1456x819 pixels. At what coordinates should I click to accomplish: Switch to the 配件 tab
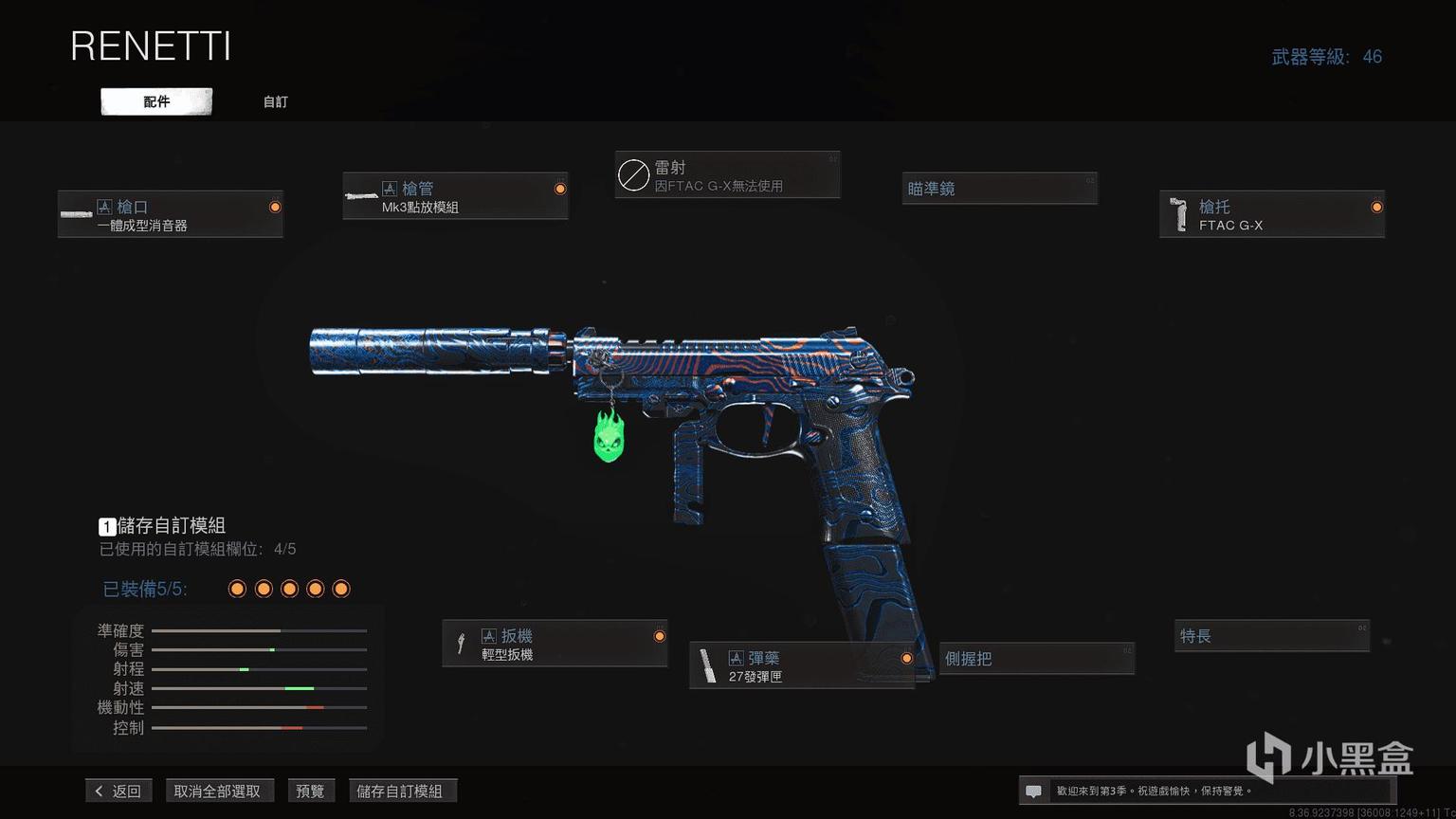point(156,101)
